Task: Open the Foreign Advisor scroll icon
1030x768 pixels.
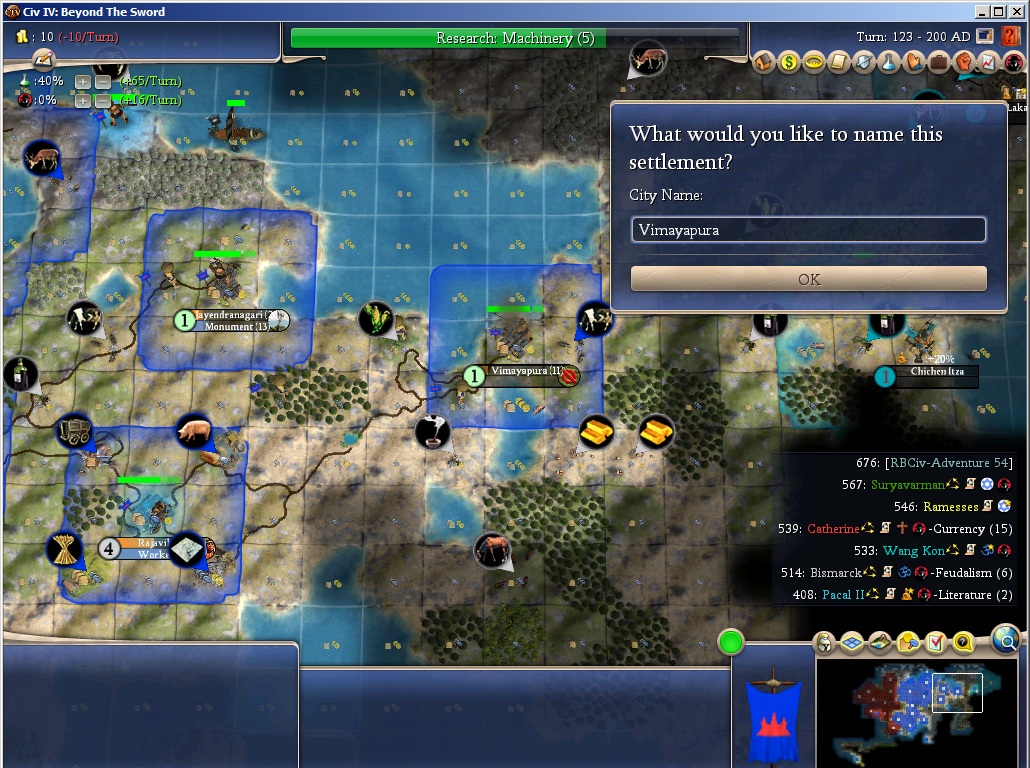Action: 839,62
